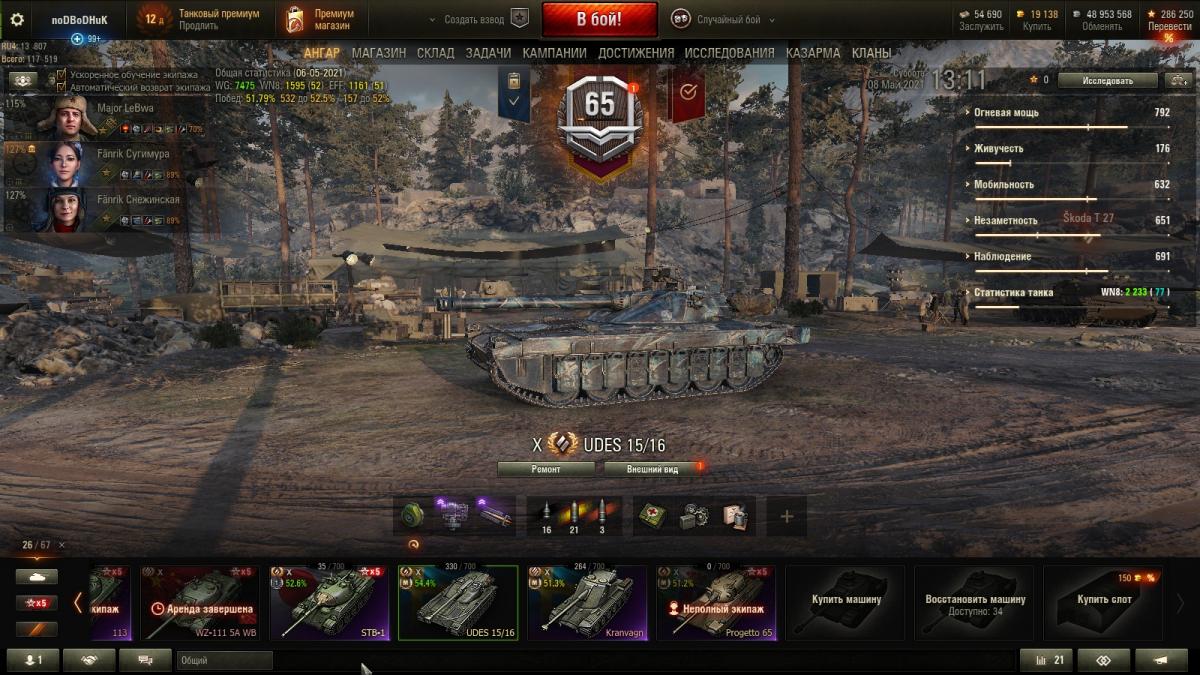Switch to the КАЗАРМА tab

coord(813,53)
